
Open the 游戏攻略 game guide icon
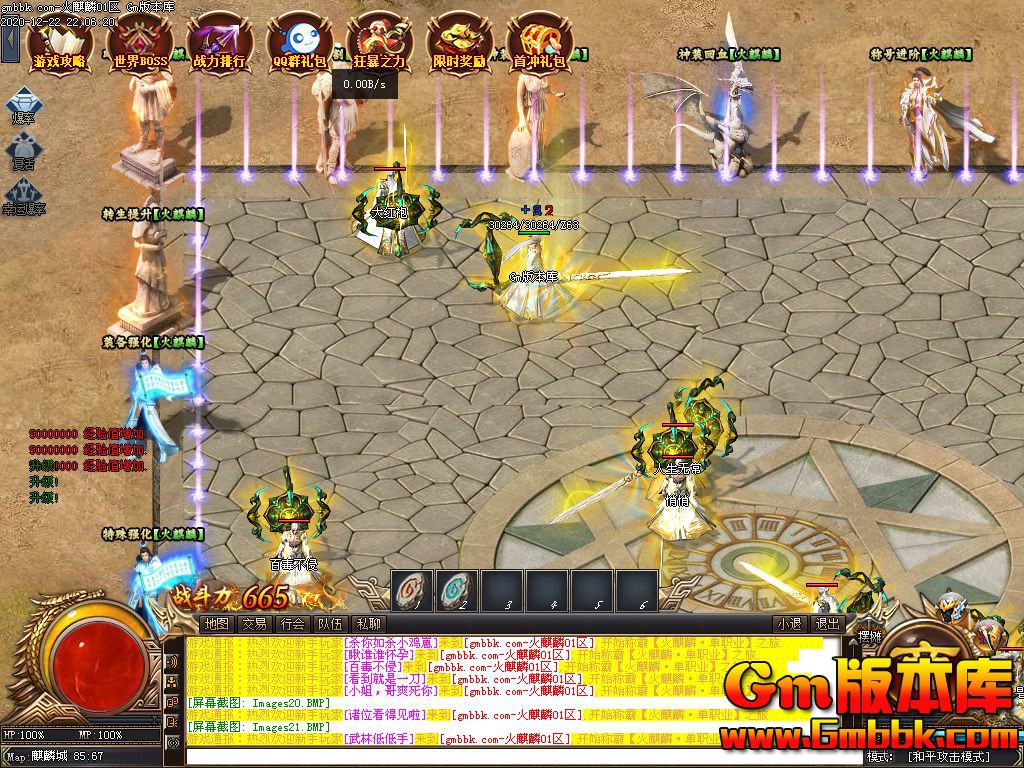pos(60,44)
